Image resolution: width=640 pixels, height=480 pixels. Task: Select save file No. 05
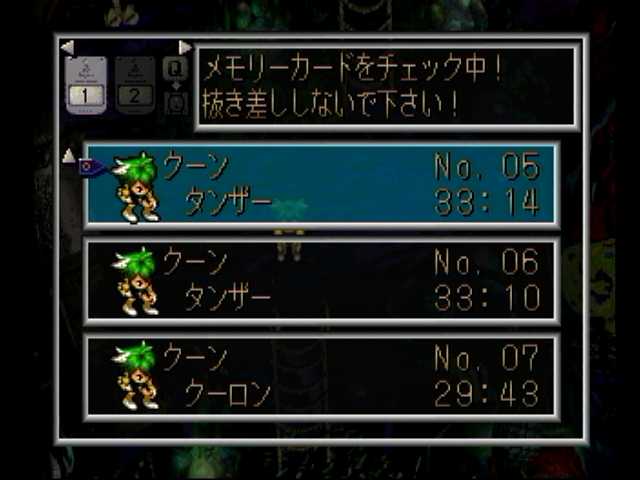(x=322, y=185)
